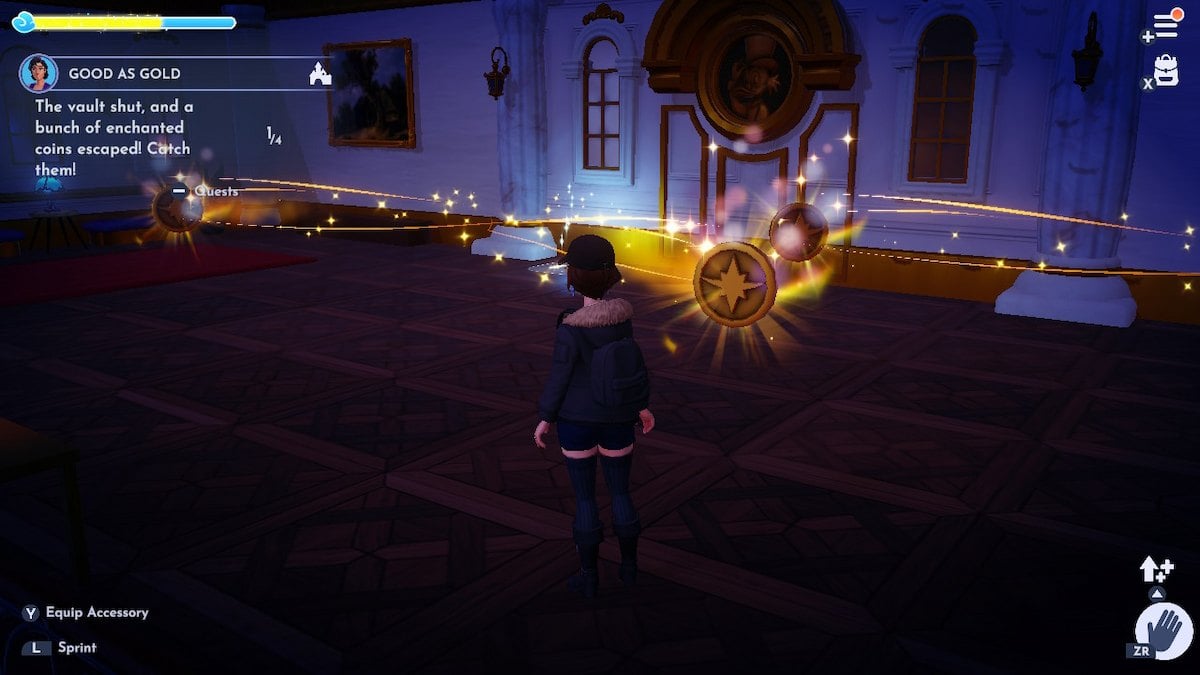Click Jasmine's portrait in the quest tracker

tap(38, 73)
